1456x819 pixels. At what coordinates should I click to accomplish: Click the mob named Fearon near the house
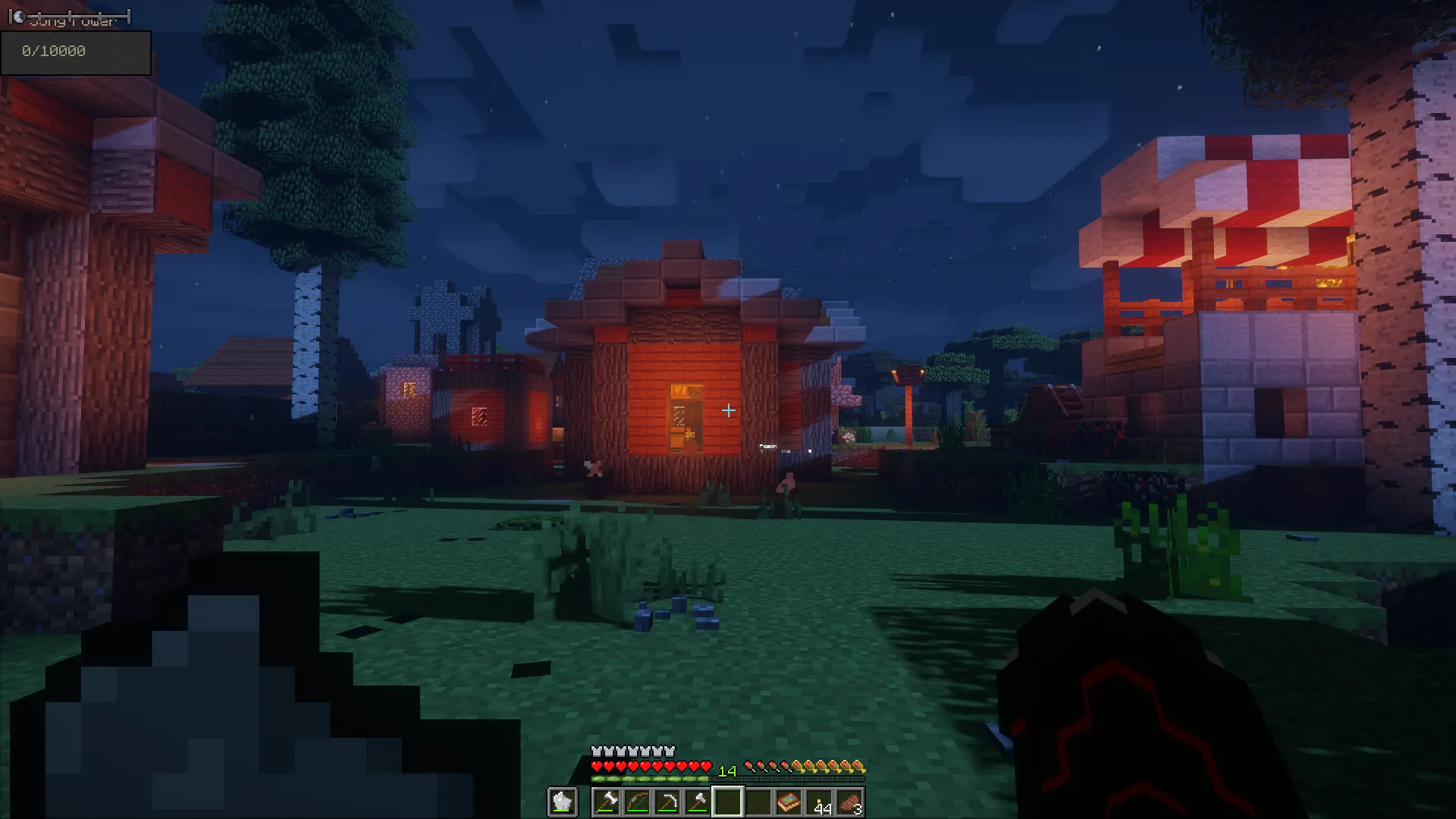pos(786,482)
